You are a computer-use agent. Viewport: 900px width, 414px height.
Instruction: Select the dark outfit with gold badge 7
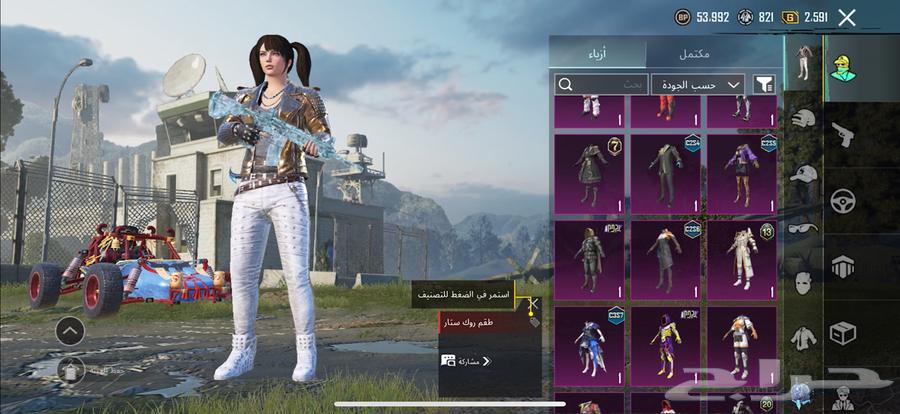(x=590, y=174)
